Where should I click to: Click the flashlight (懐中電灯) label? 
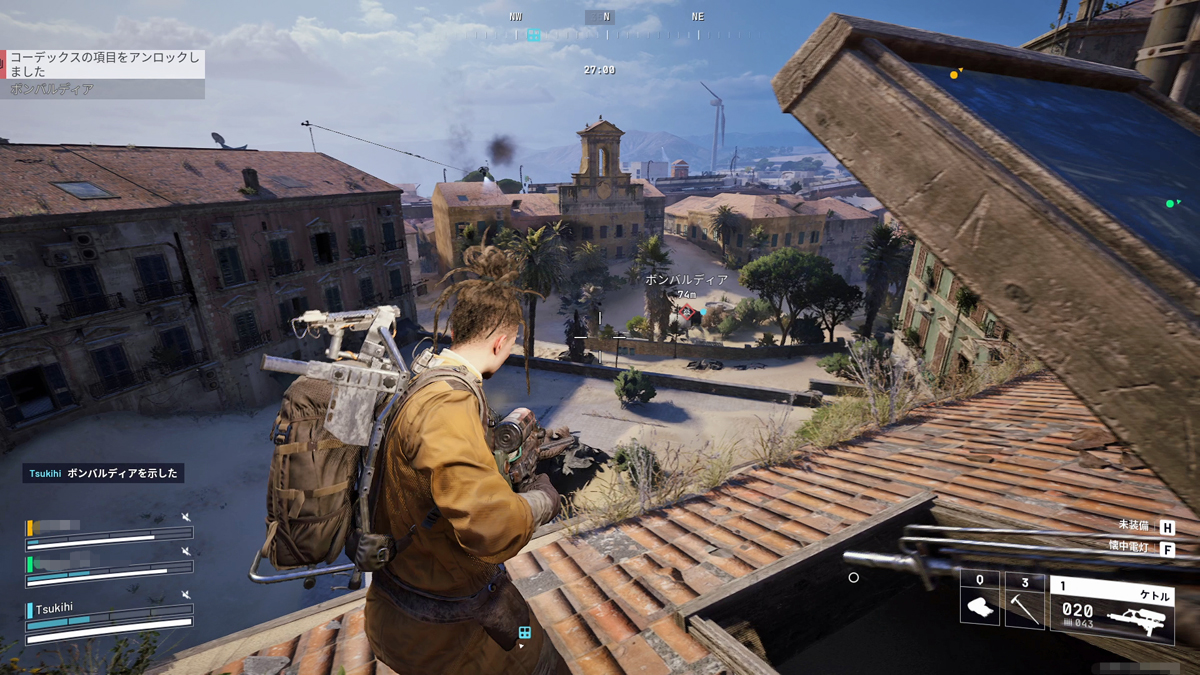pos(1132,548)
